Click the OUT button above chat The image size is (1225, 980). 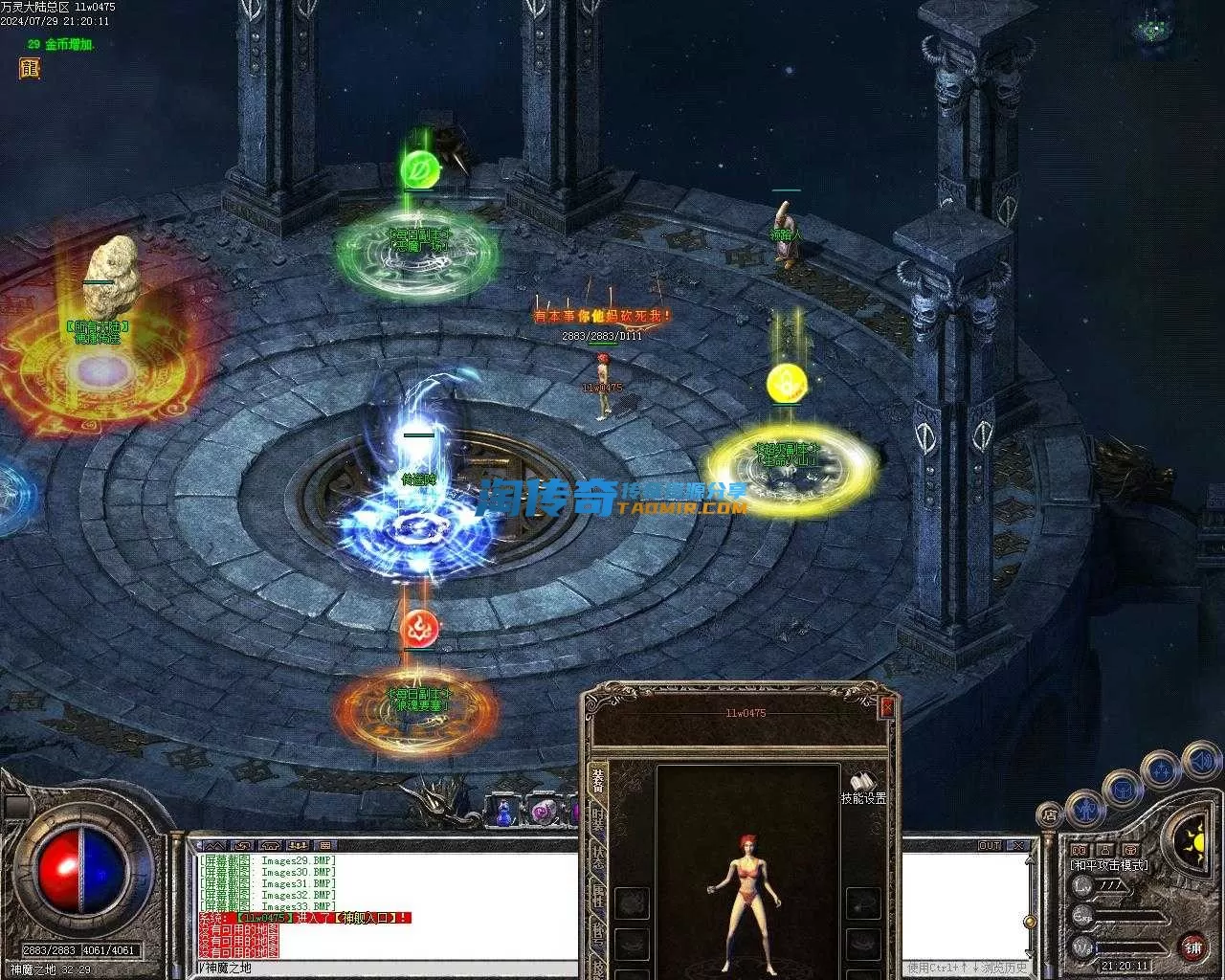coord(989,846)
